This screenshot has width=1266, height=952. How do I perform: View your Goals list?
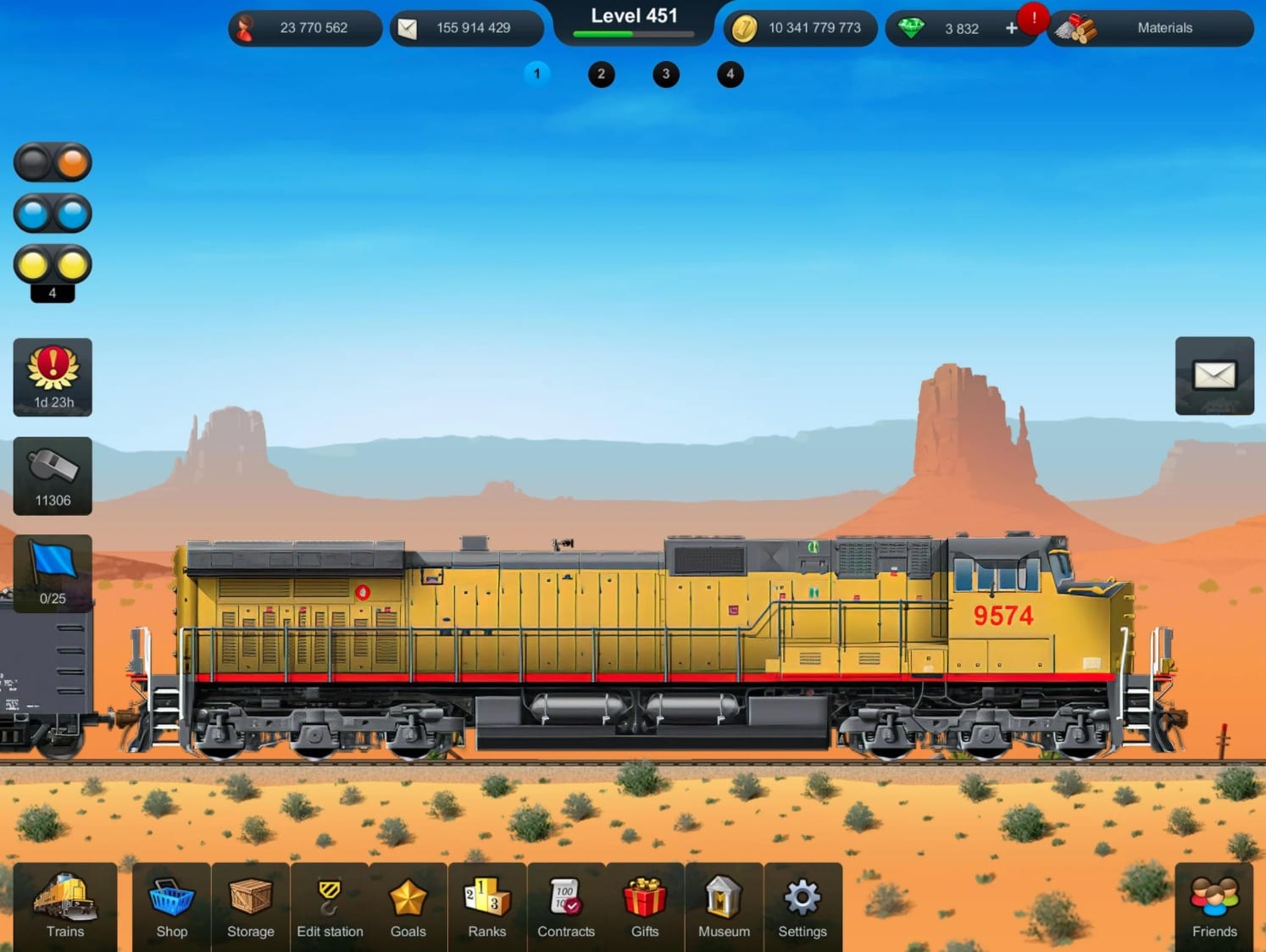coord(408,907)
